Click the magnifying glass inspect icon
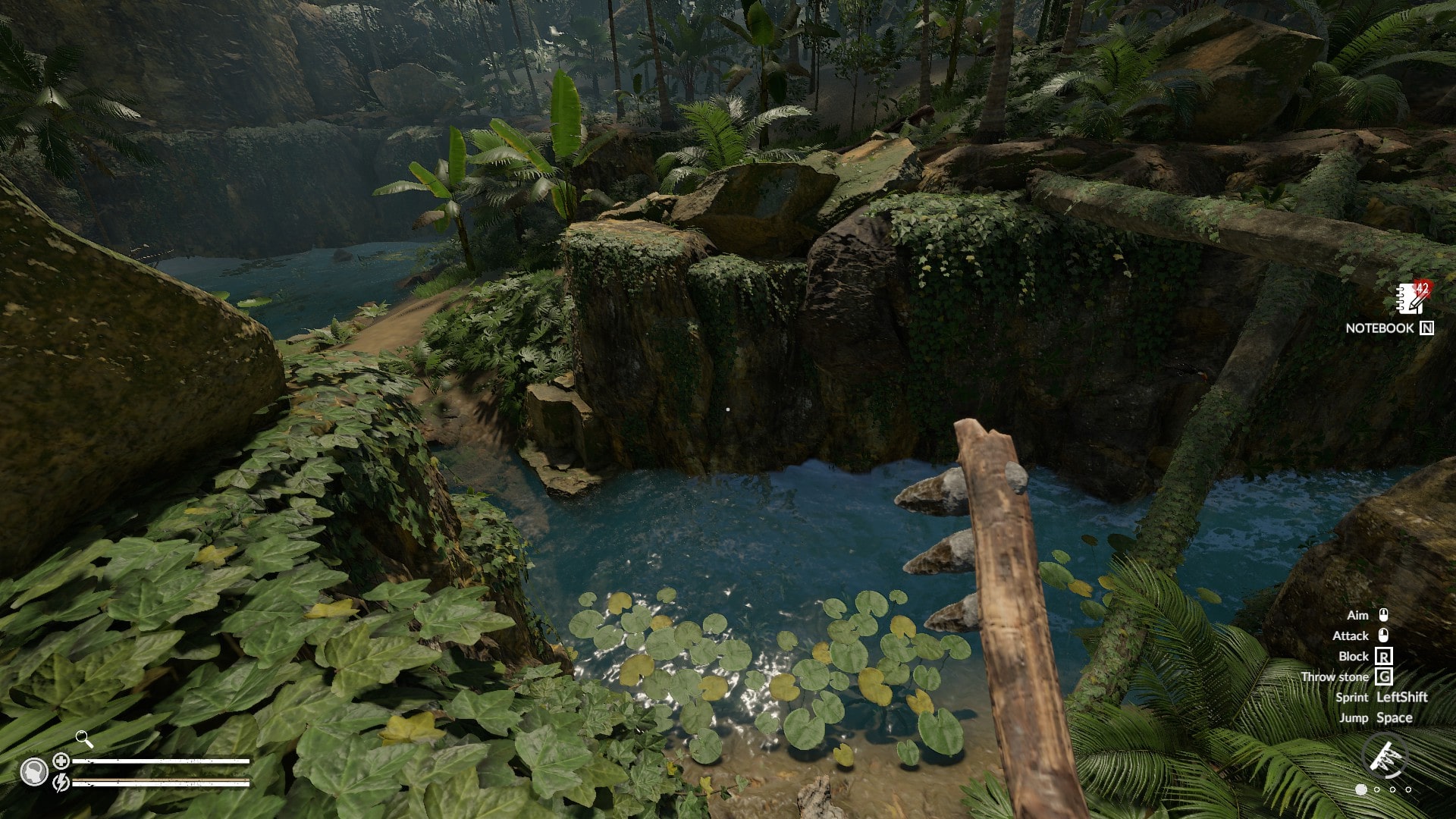The width and height of the screenshot is (1456, 819). pos(84,739)
